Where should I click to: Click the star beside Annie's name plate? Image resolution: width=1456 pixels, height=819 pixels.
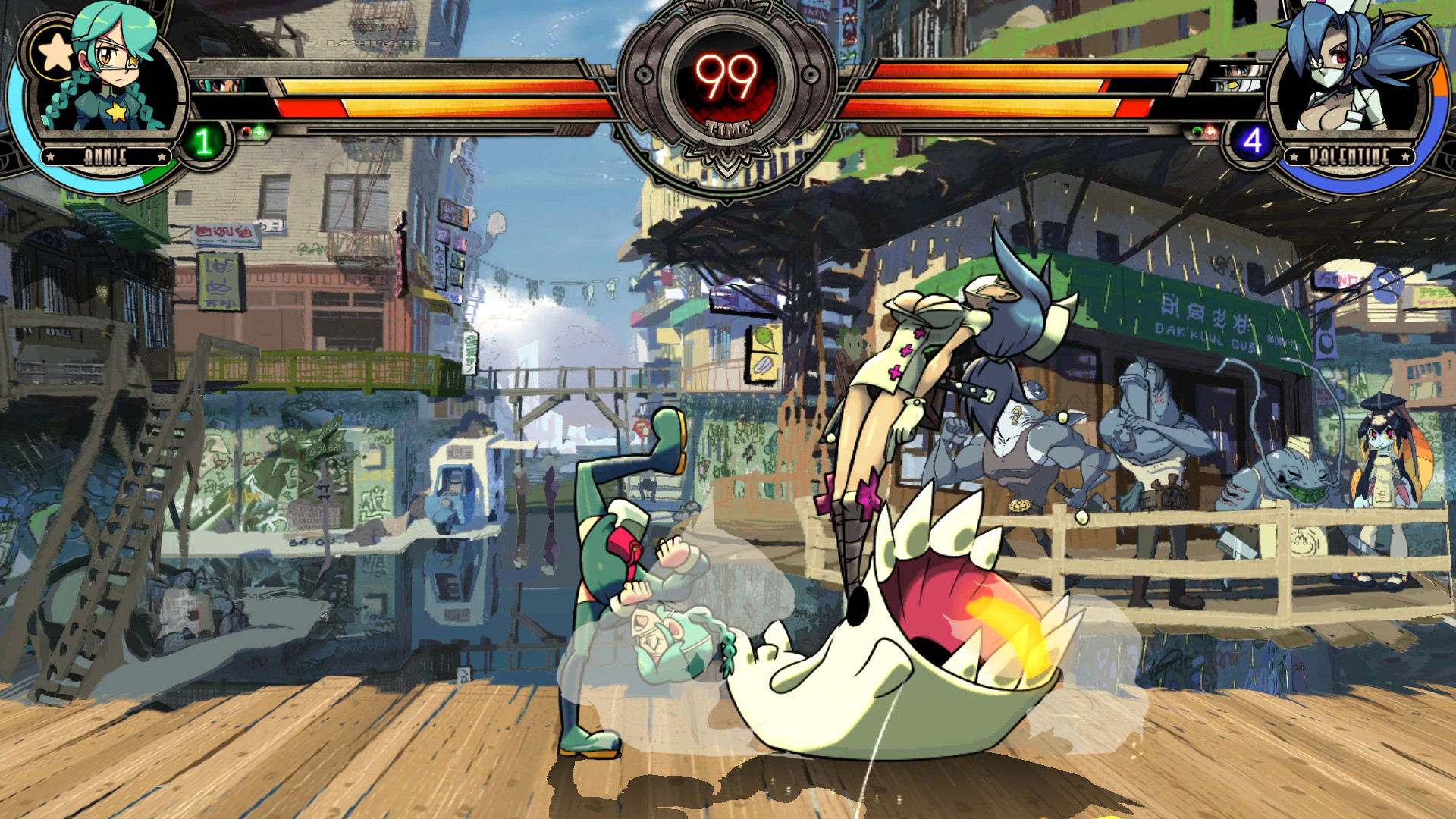click(x=50, y=155)
